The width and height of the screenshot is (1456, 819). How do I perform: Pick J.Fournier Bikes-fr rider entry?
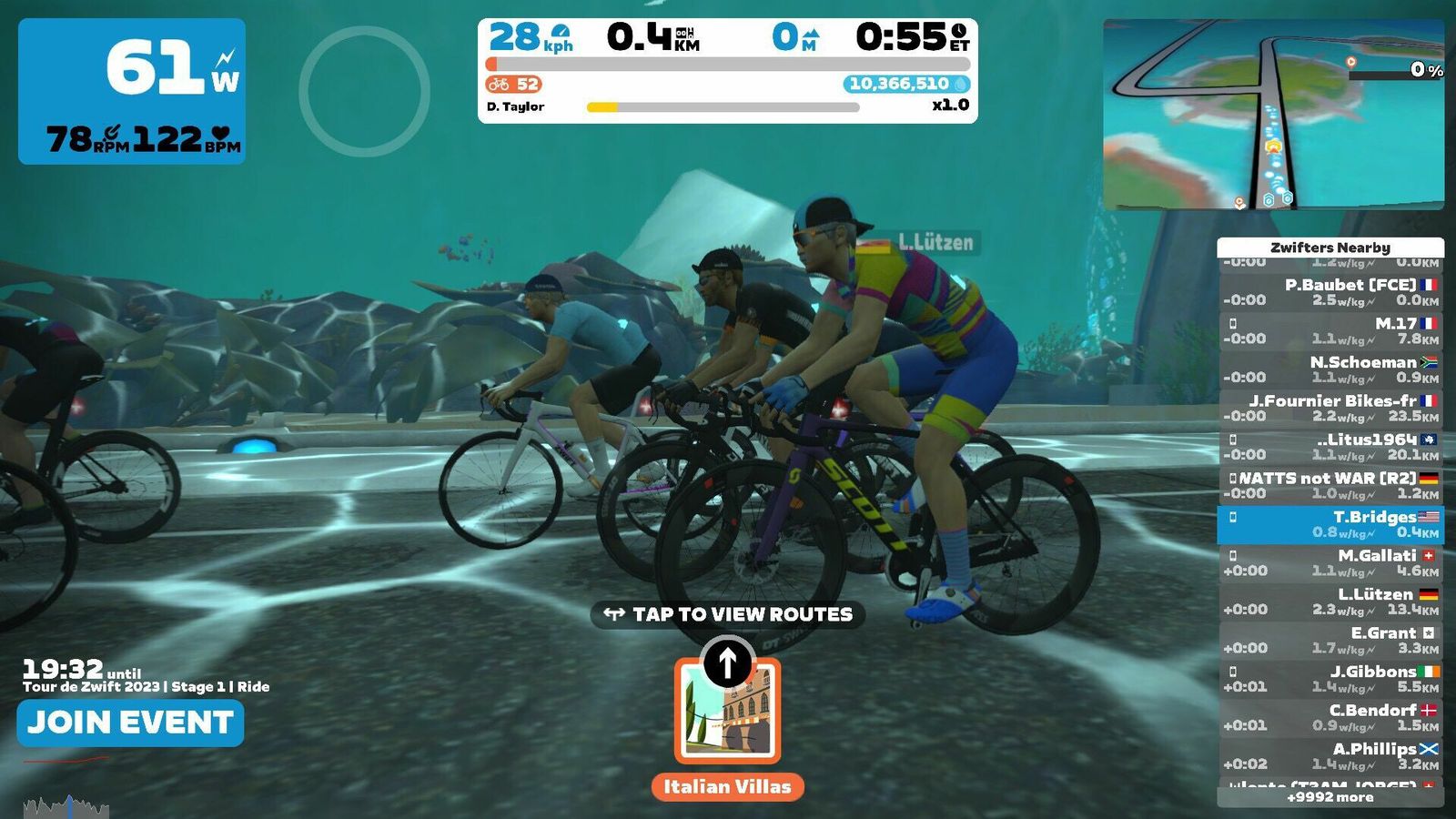pos(1330,409)
